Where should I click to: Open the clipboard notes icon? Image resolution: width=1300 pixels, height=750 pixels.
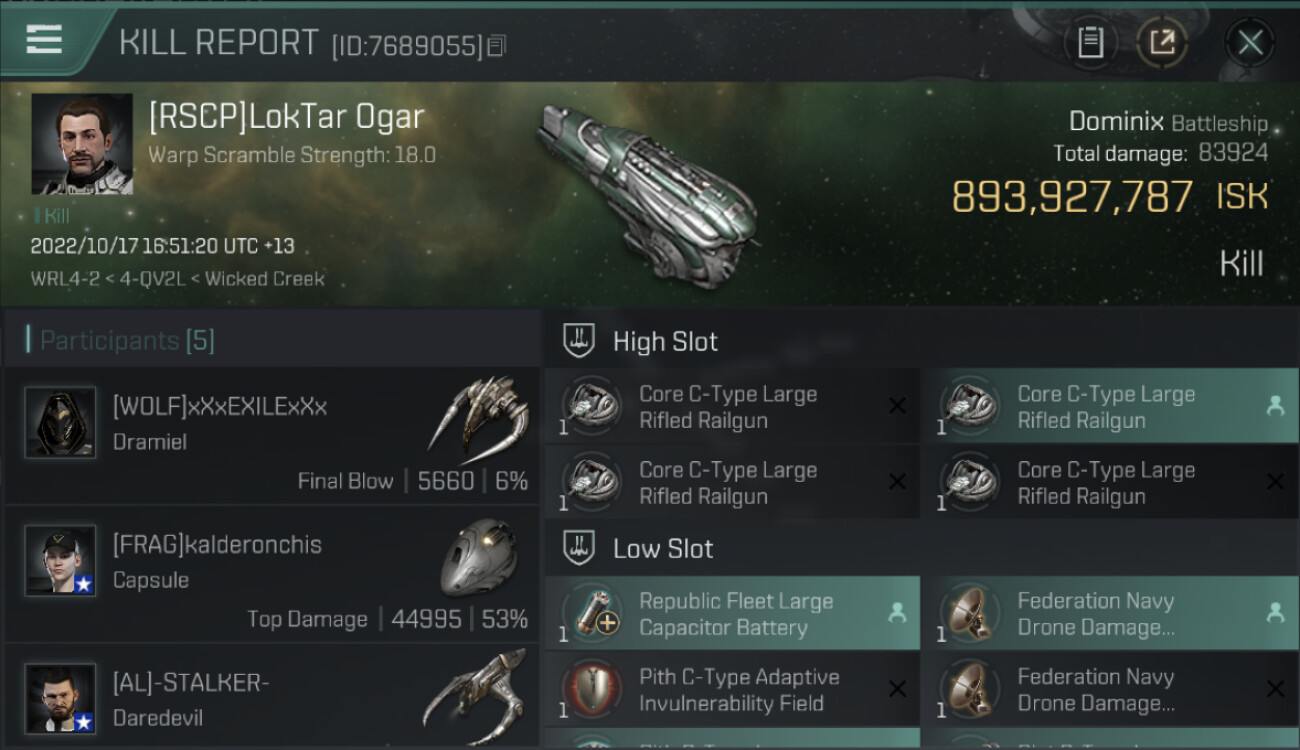(1090, 42)
